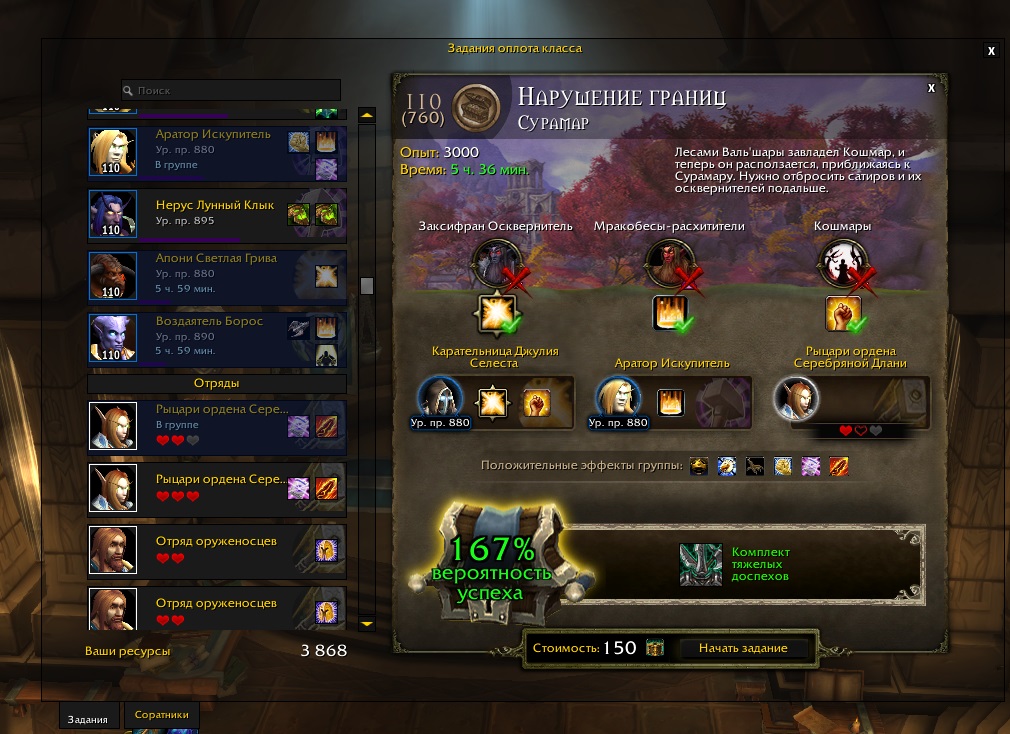Click the follower search field

[231, 90]
